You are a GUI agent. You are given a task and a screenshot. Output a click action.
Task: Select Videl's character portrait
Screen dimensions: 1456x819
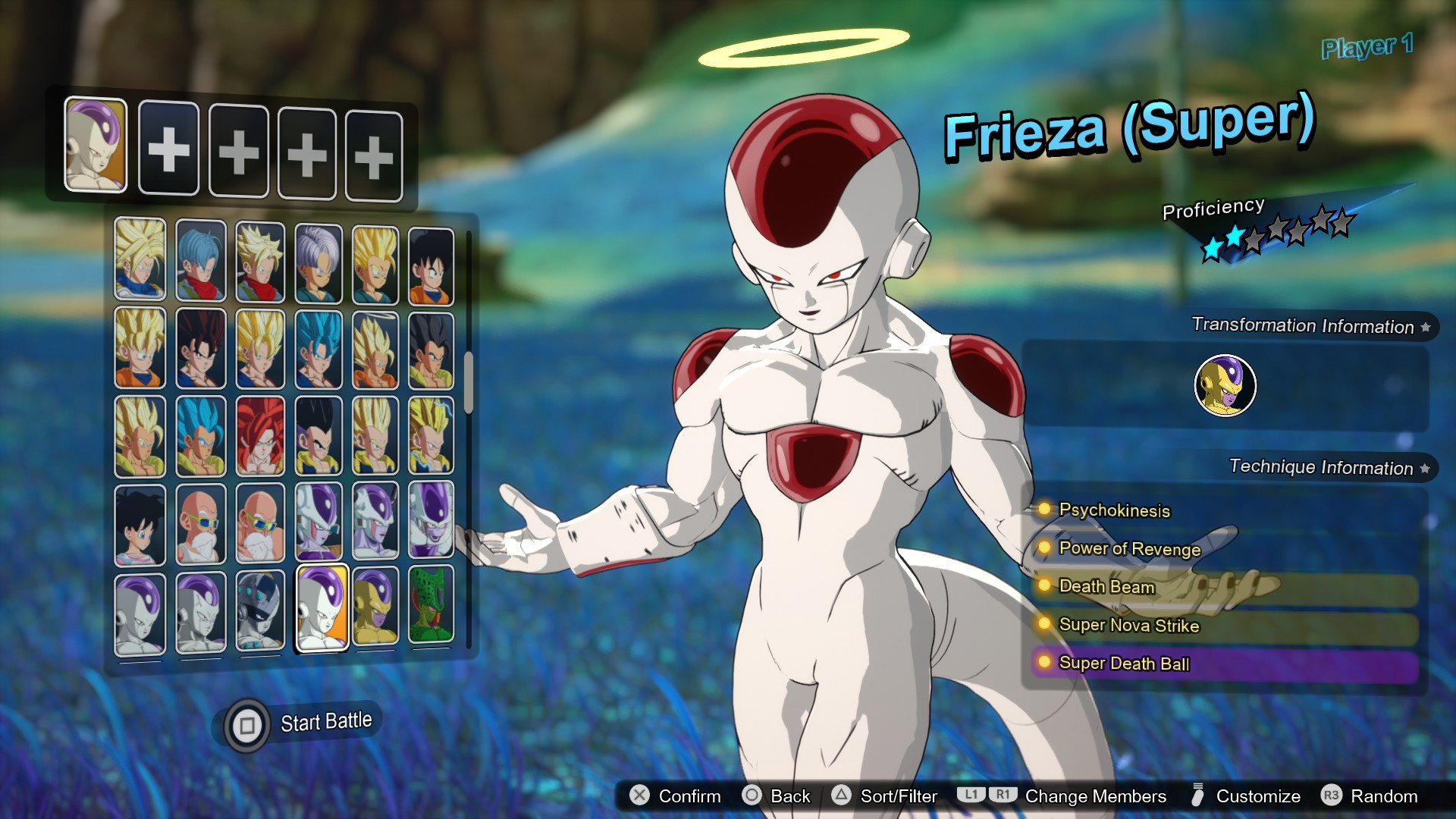coord(140,523)
